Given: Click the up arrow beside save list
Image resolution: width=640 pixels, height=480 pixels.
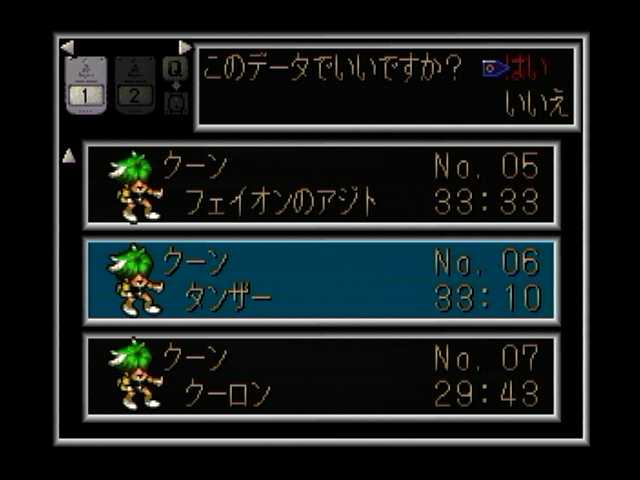Looking at the screenshot, I should (69, 156).
